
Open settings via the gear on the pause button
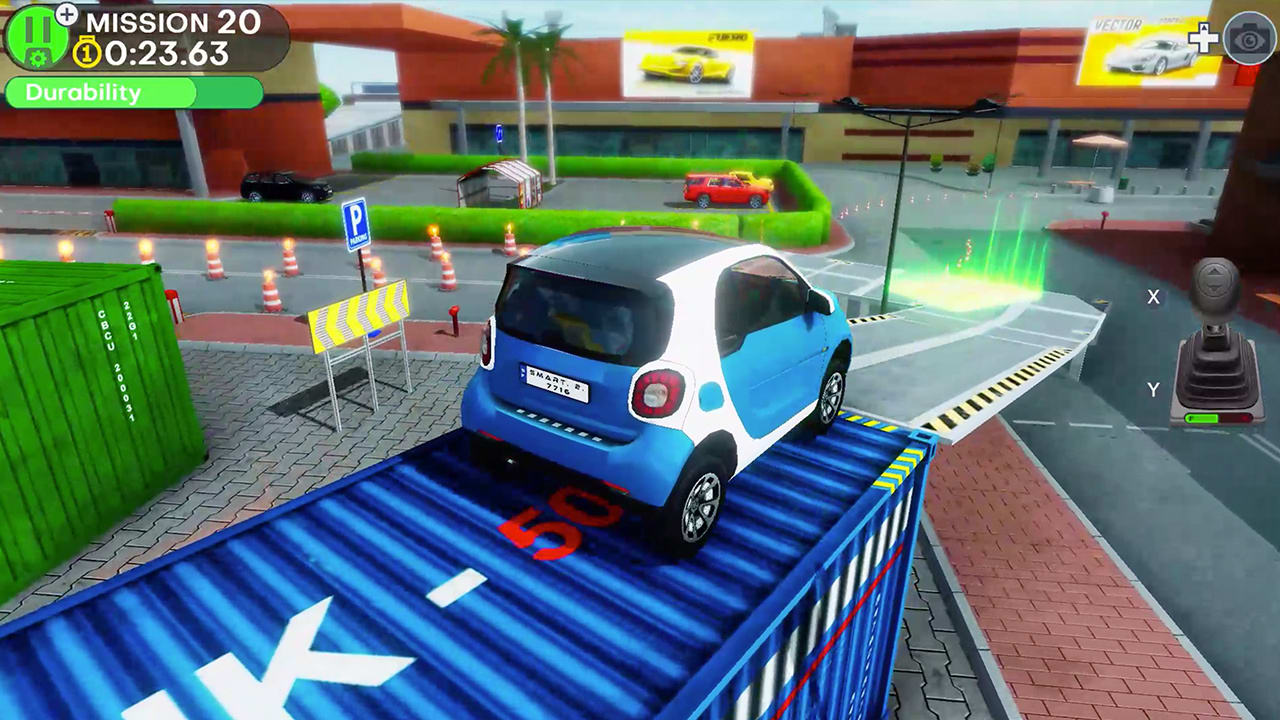[37, 57]
